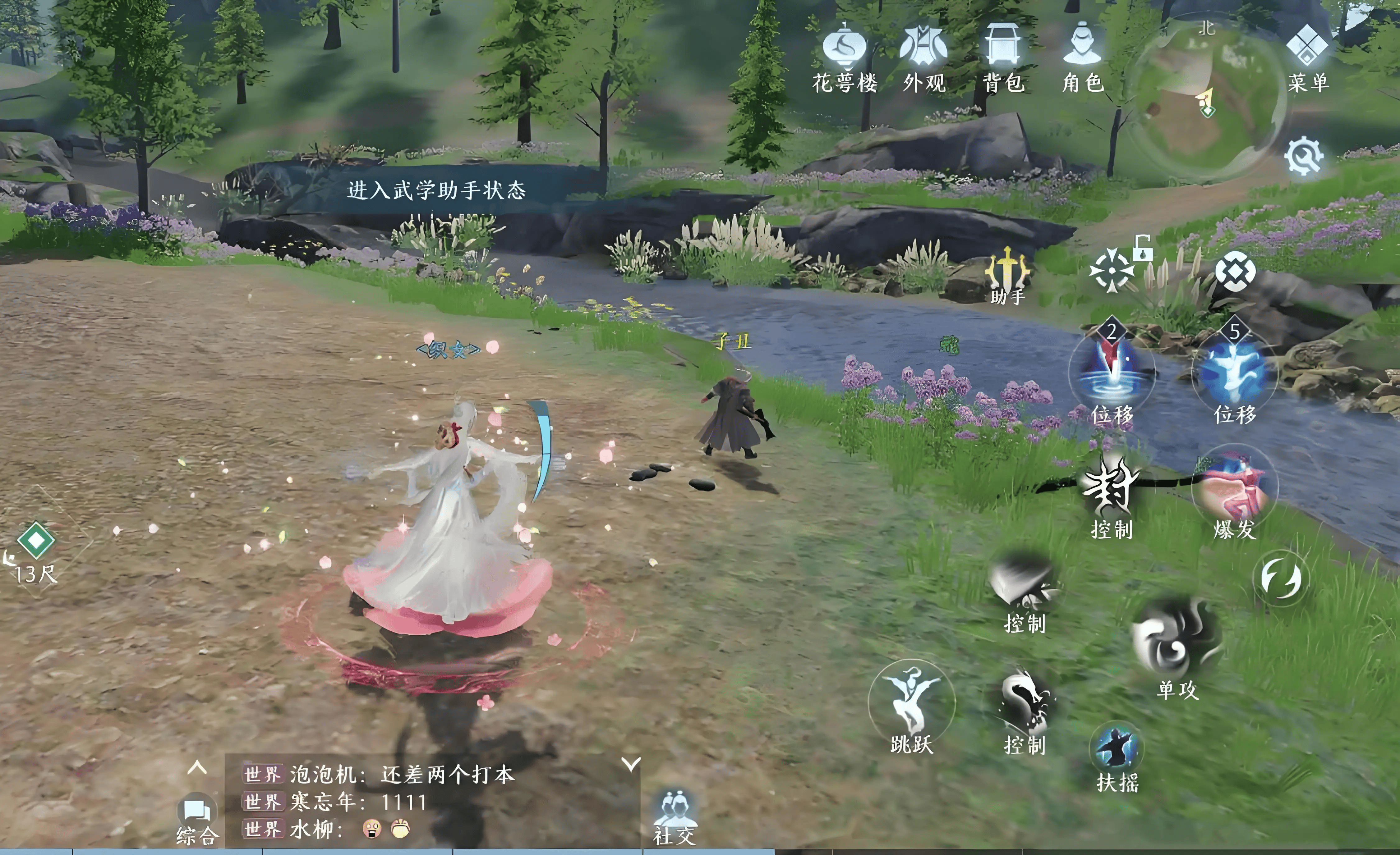Expand the chat with the up arrow
Viewport: 1400px width, 855px height.
(196, 769)
